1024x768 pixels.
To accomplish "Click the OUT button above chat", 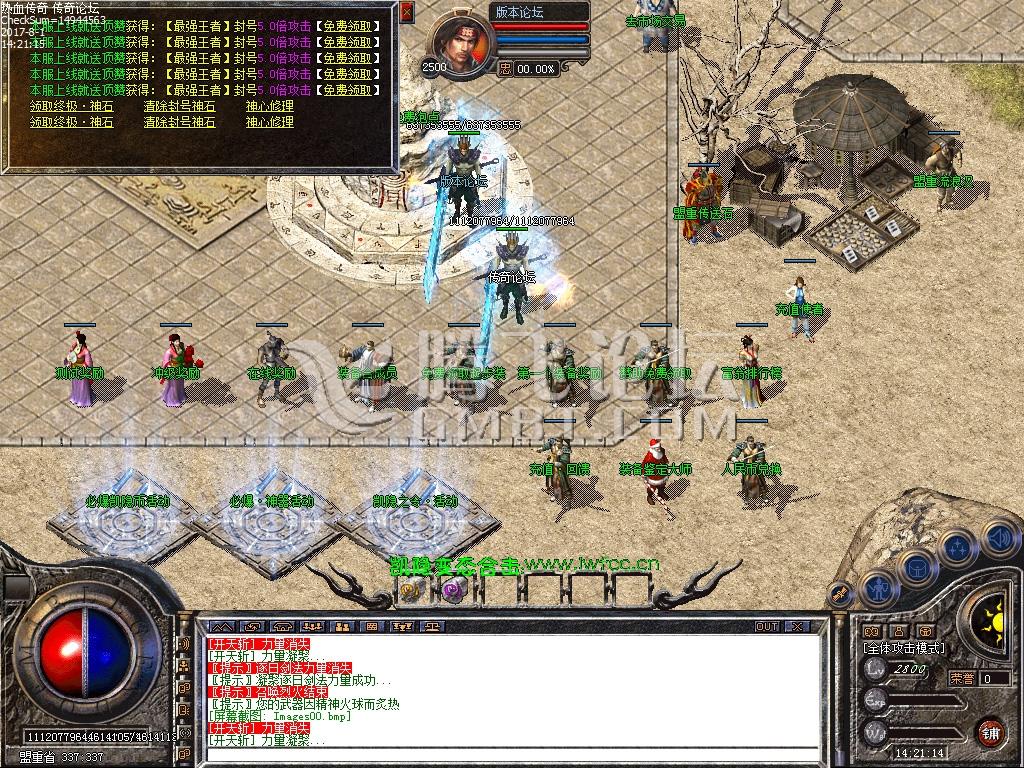I will coord(767,626).
